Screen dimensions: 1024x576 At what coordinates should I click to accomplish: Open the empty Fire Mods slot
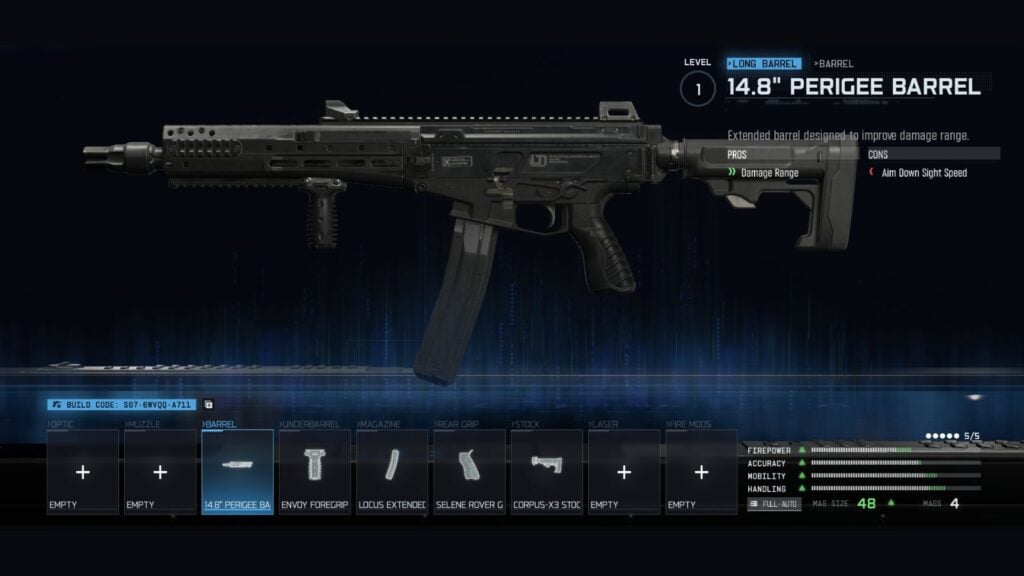[701, 472]
